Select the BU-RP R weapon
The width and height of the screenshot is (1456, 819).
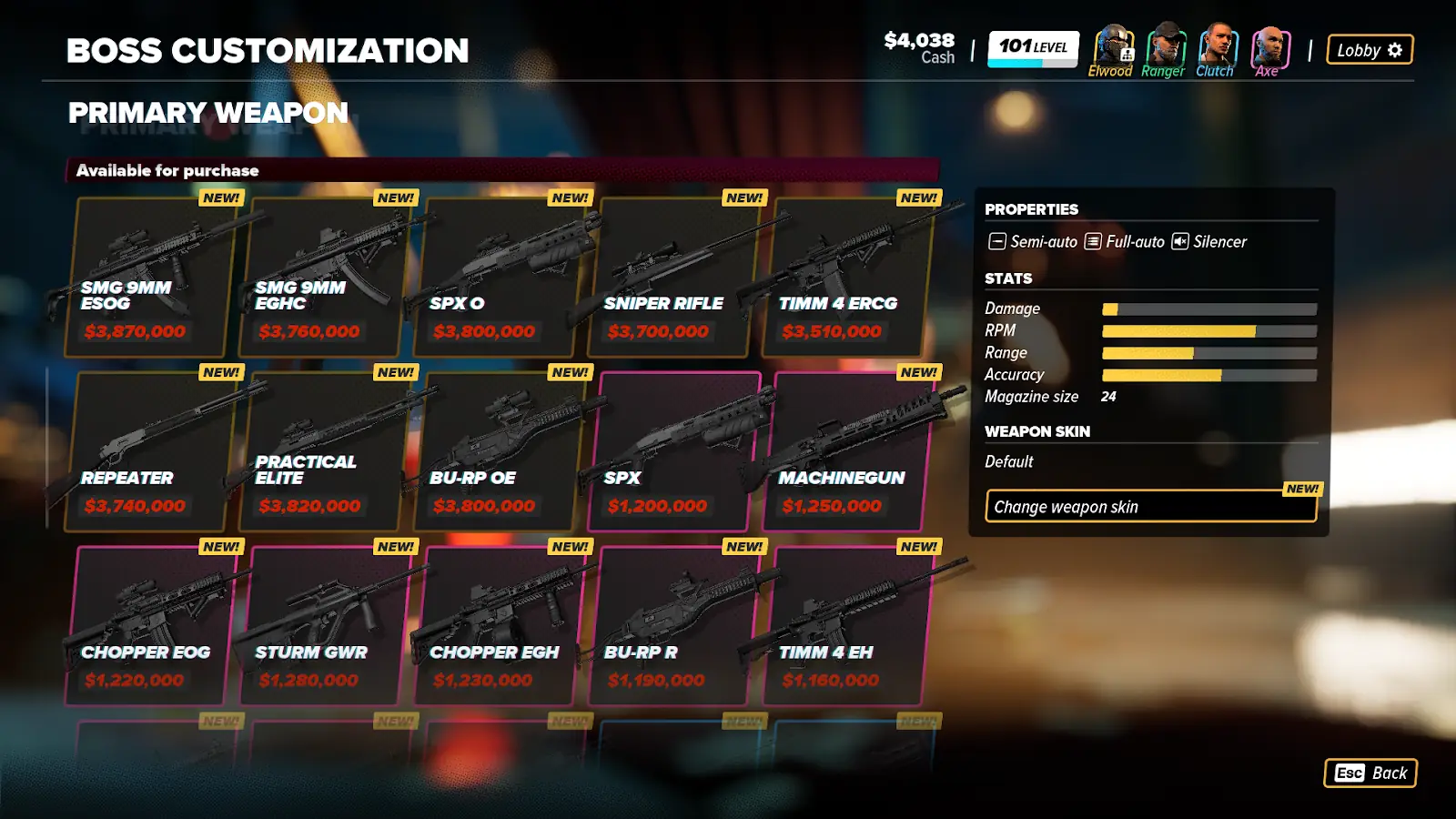coord(672,627)
